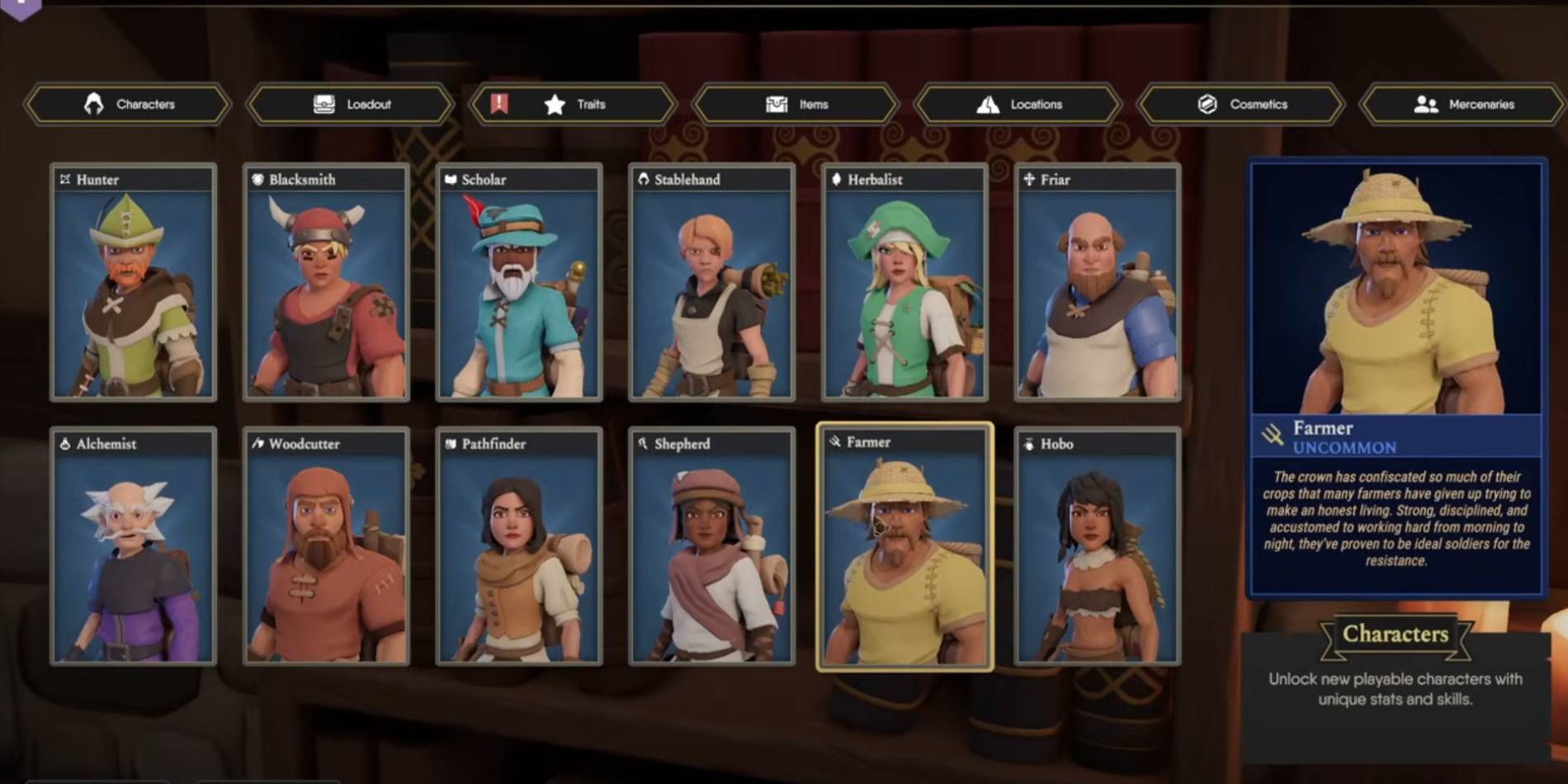This screenshot has width=1568, height=784.
Task: Select the Blacksmith character portrait
Action: [325, 289]
